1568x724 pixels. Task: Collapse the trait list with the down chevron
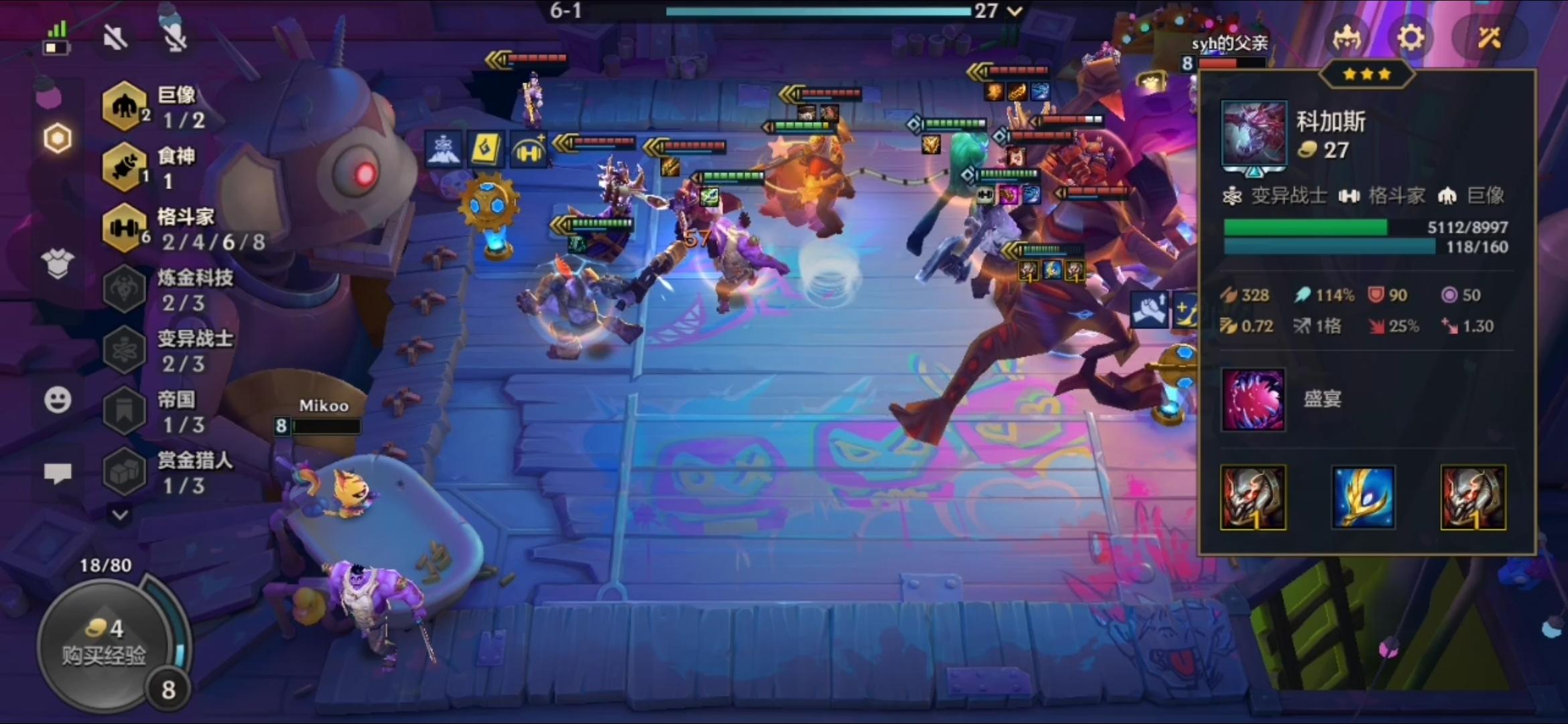(x=121, y=515)
